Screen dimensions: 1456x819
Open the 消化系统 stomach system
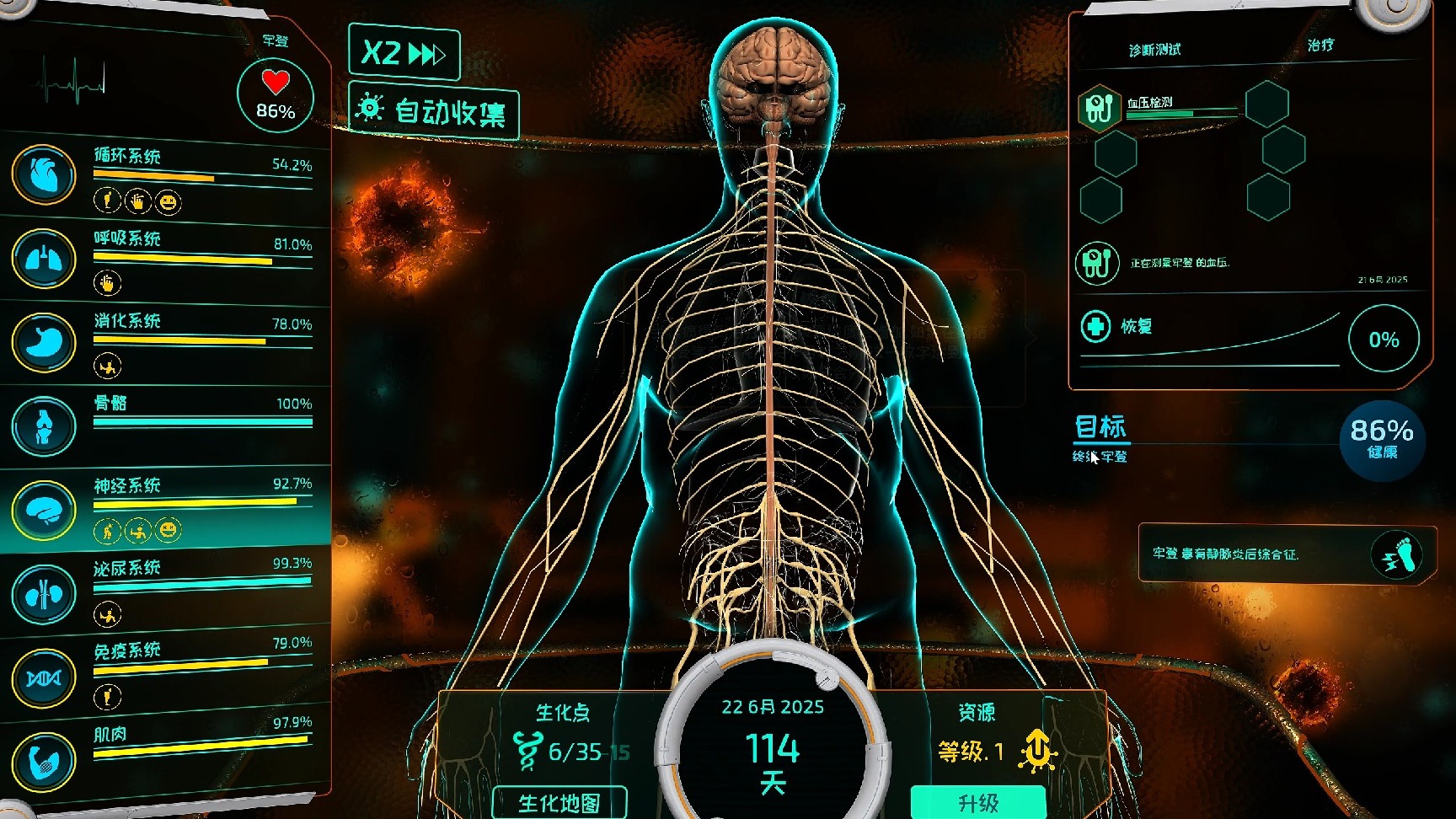coord(44,342)
